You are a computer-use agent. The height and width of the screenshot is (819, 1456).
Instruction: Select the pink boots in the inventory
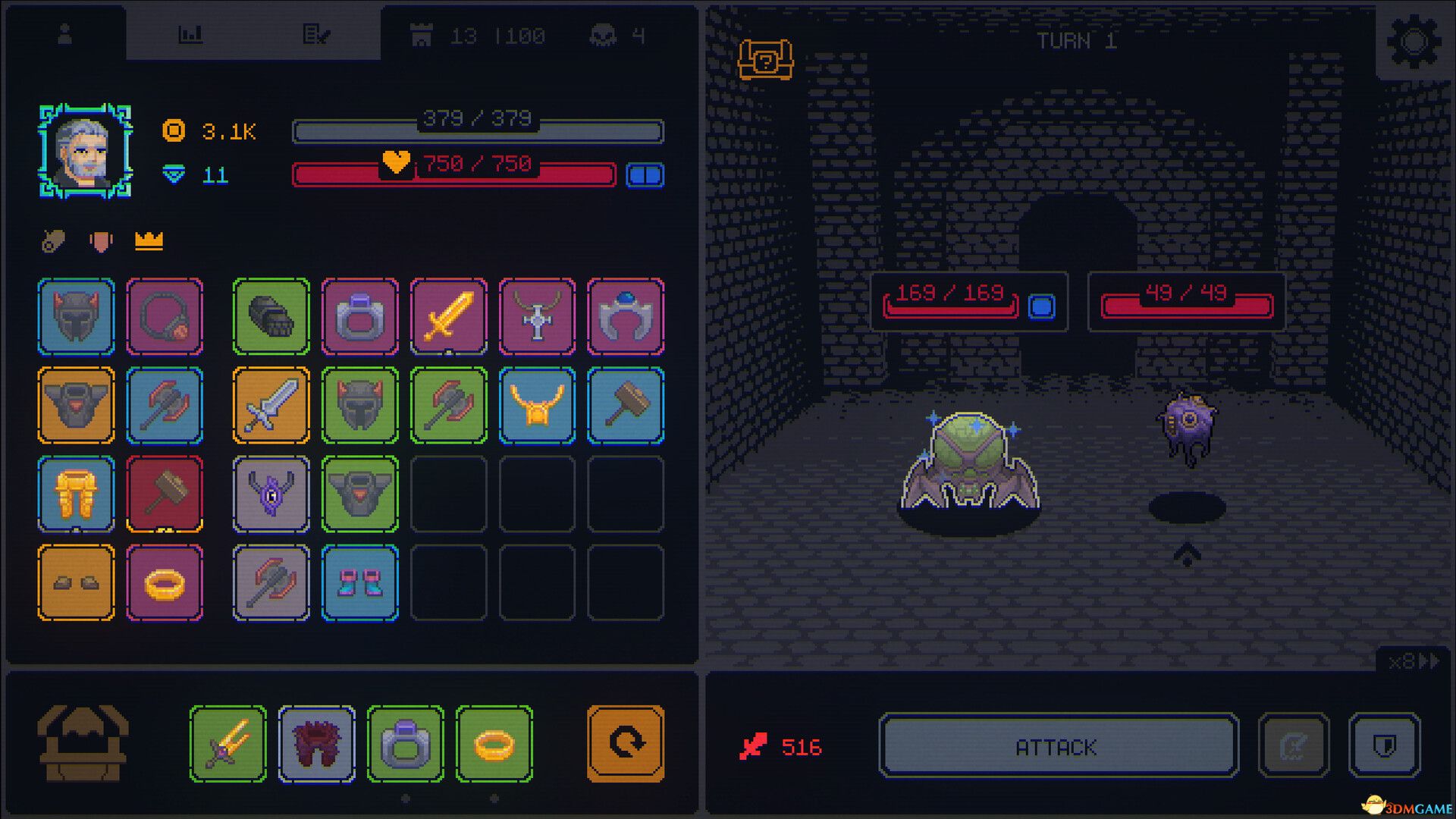coord(359,583)
